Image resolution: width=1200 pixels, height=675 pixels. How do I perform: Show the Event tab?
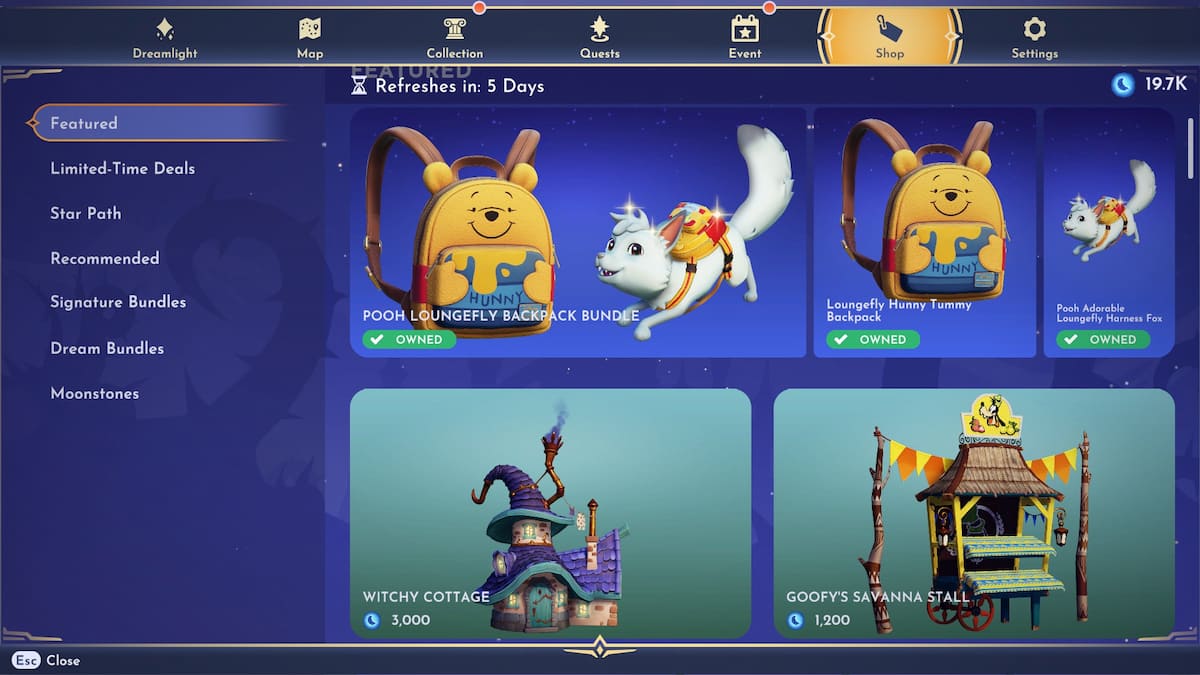pos(745,38)
